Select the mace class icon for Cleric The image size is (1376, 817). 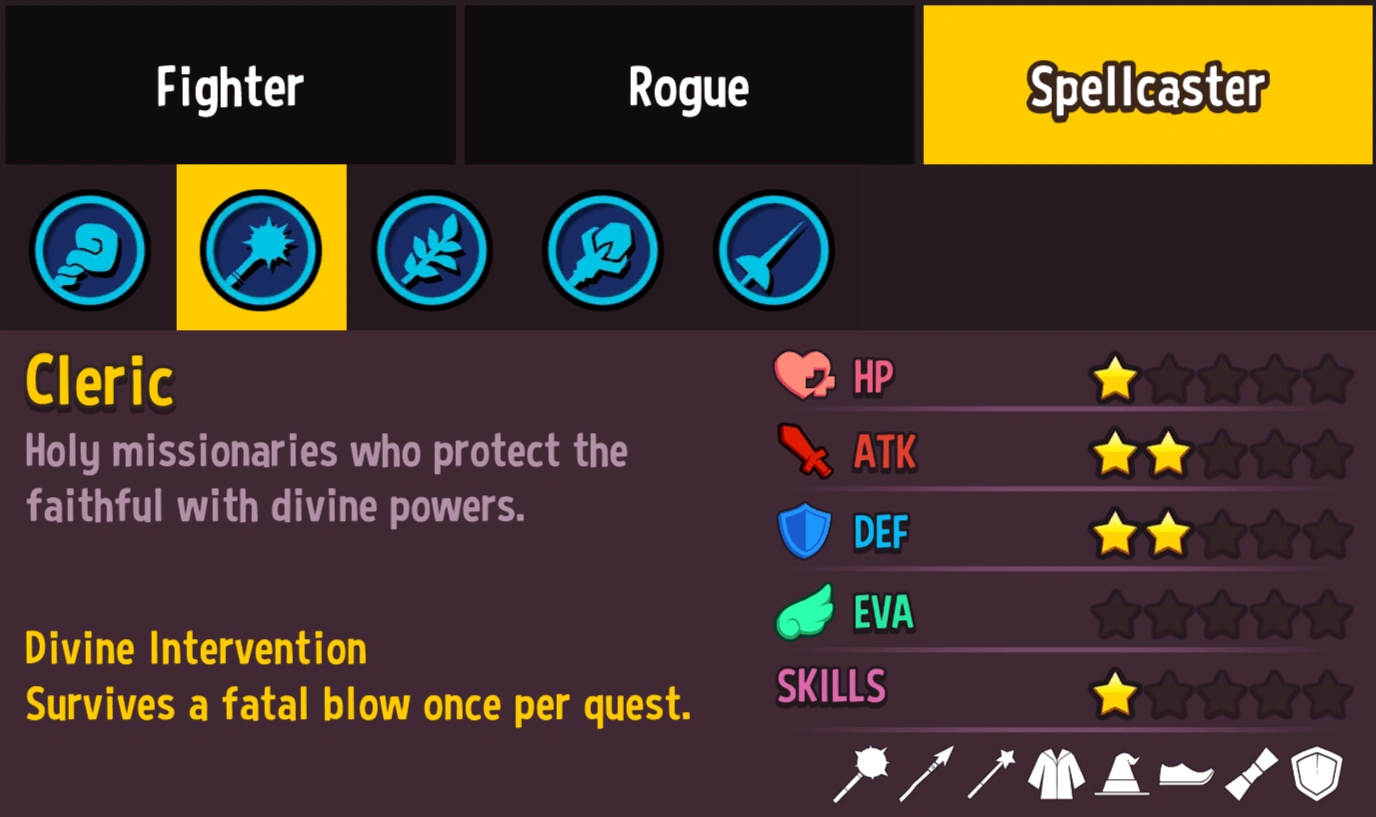261,250
